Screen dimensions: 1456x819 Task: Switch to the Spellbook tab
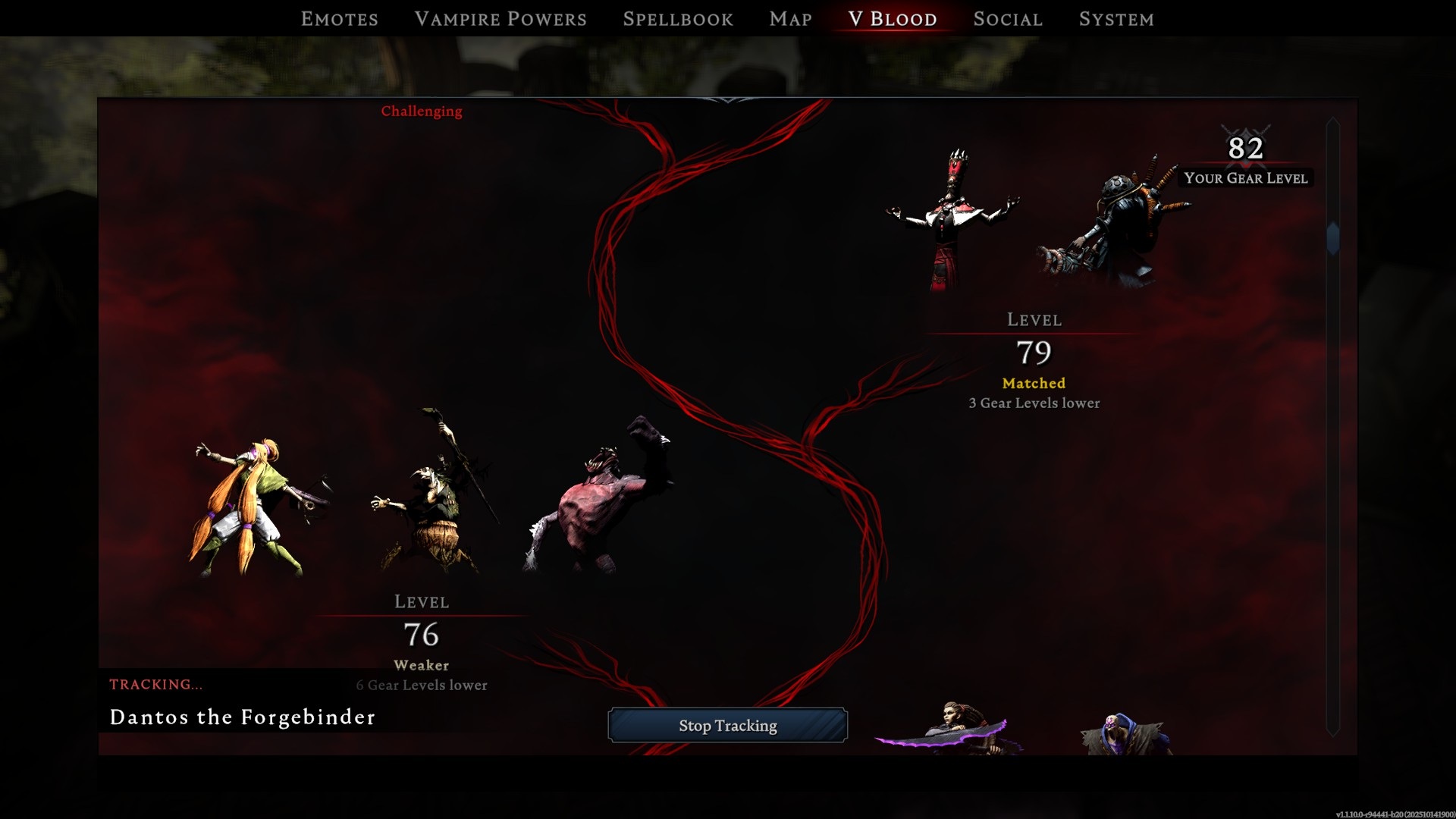[677, 19]
